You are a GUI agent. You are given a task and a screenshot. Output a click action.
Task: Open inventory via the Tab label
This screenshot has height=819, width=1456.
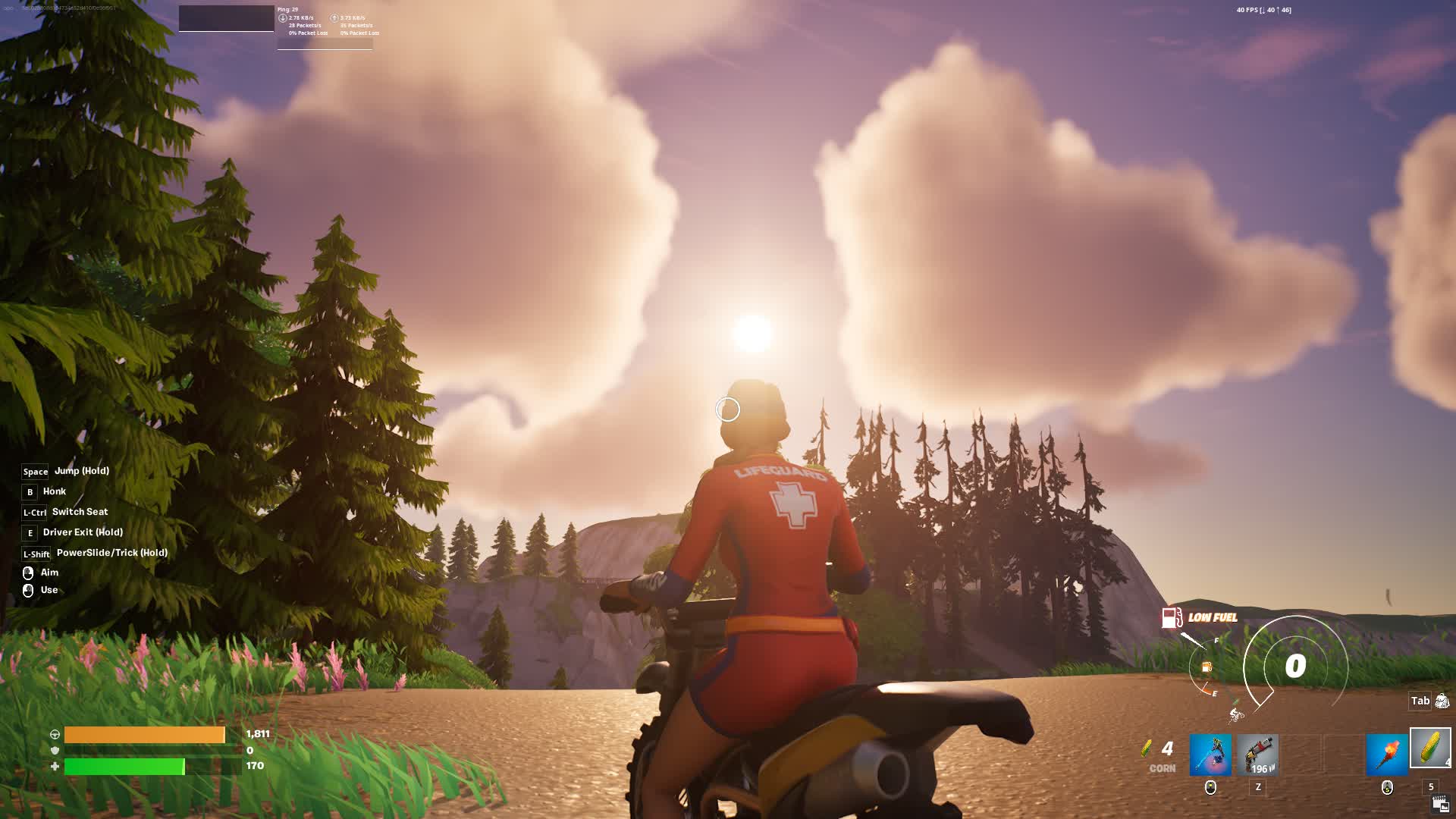pos(1418,701)
